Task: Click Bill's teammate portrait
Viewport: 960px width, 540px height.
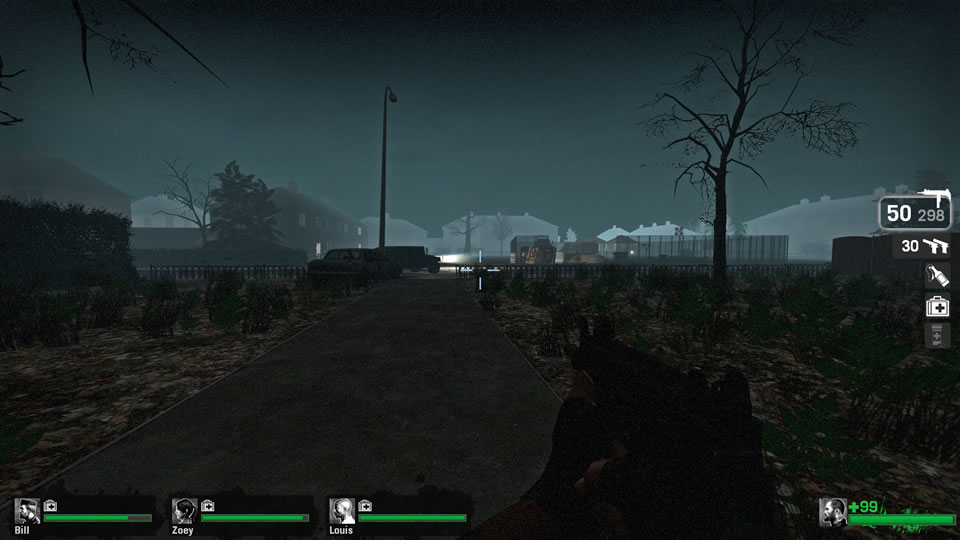Action: click(27, 511)
